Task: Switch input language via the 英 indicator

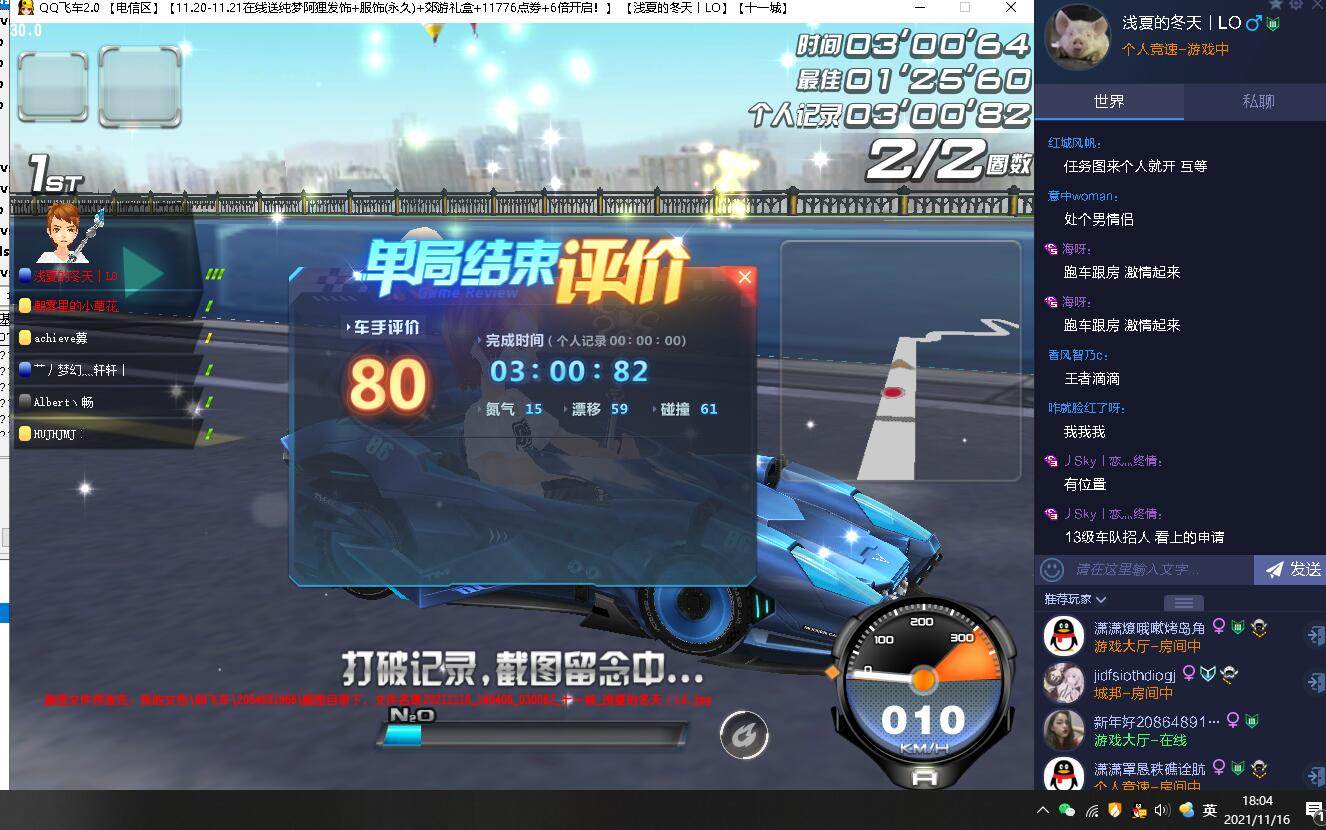Action: pos(1209,810)
